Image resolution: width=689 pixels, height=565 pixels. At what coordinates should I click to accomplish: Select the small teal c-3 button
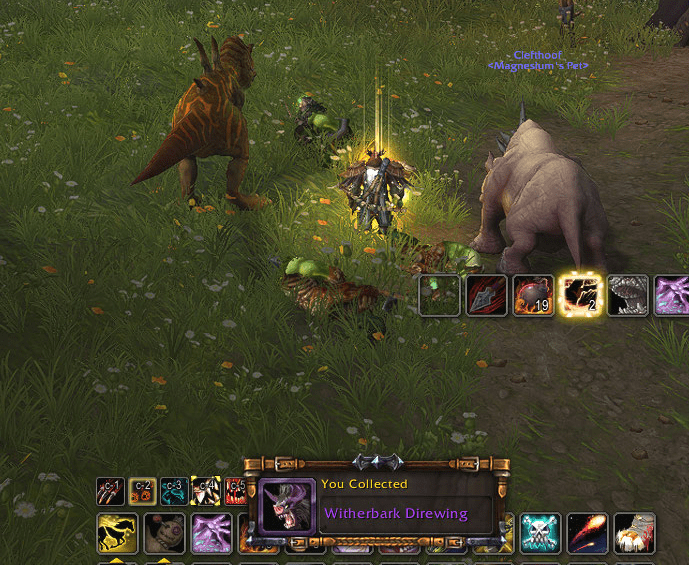pos(174,491)
